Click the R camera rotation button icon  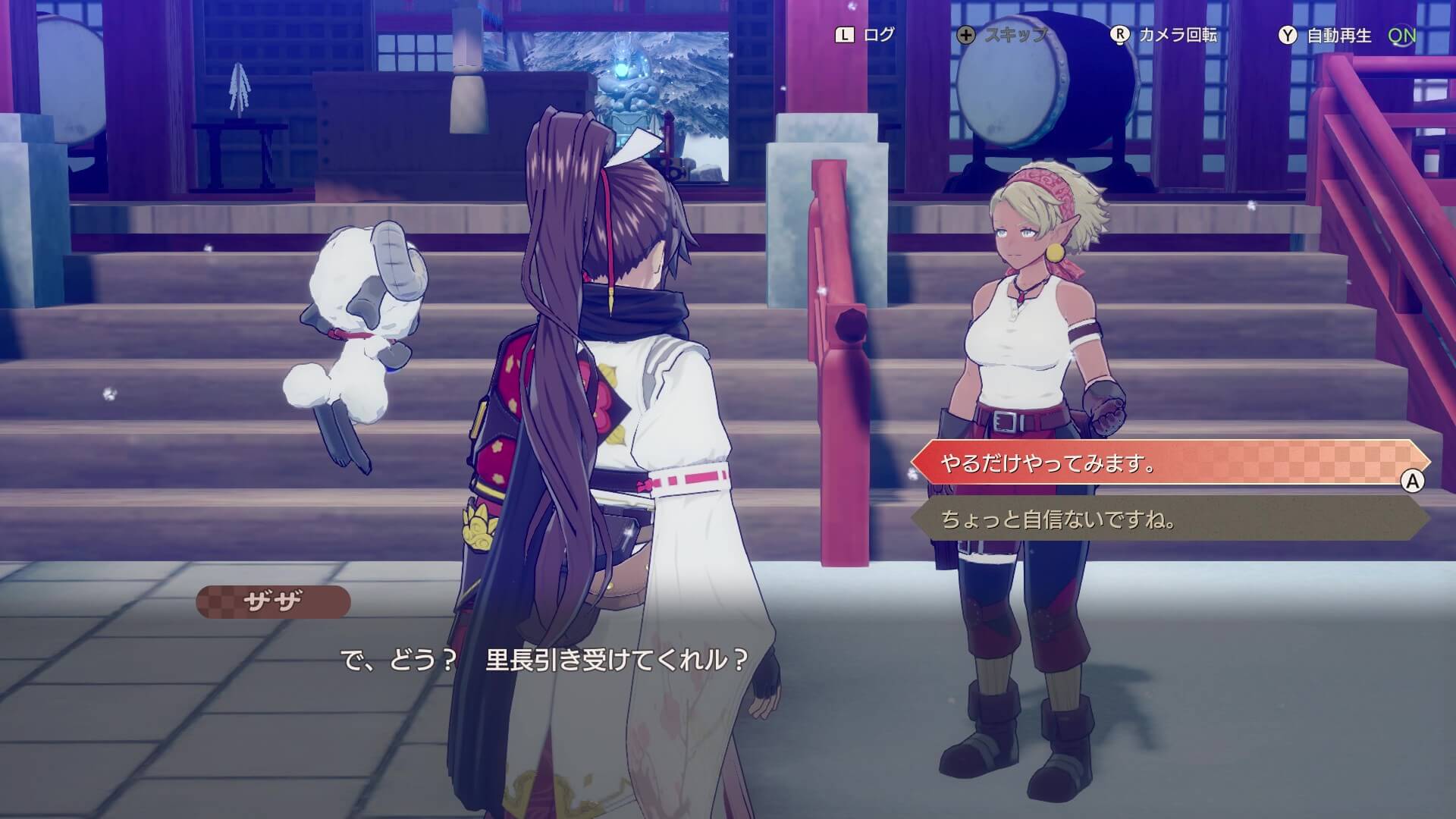(1119, 33)
